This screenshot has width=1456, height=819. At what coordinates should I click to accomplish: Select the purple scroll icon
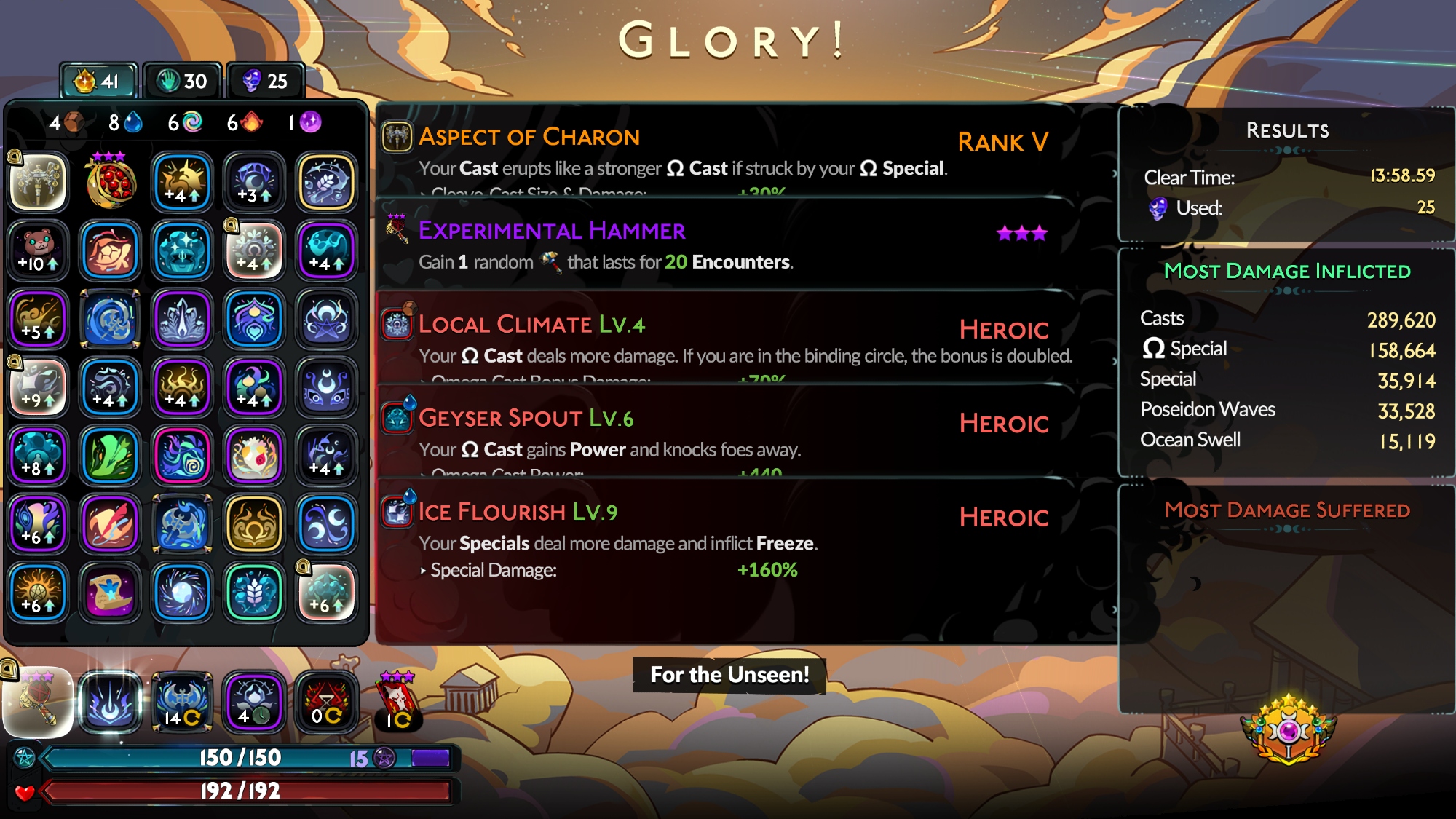pyautogui.click(x=110, y=592)
